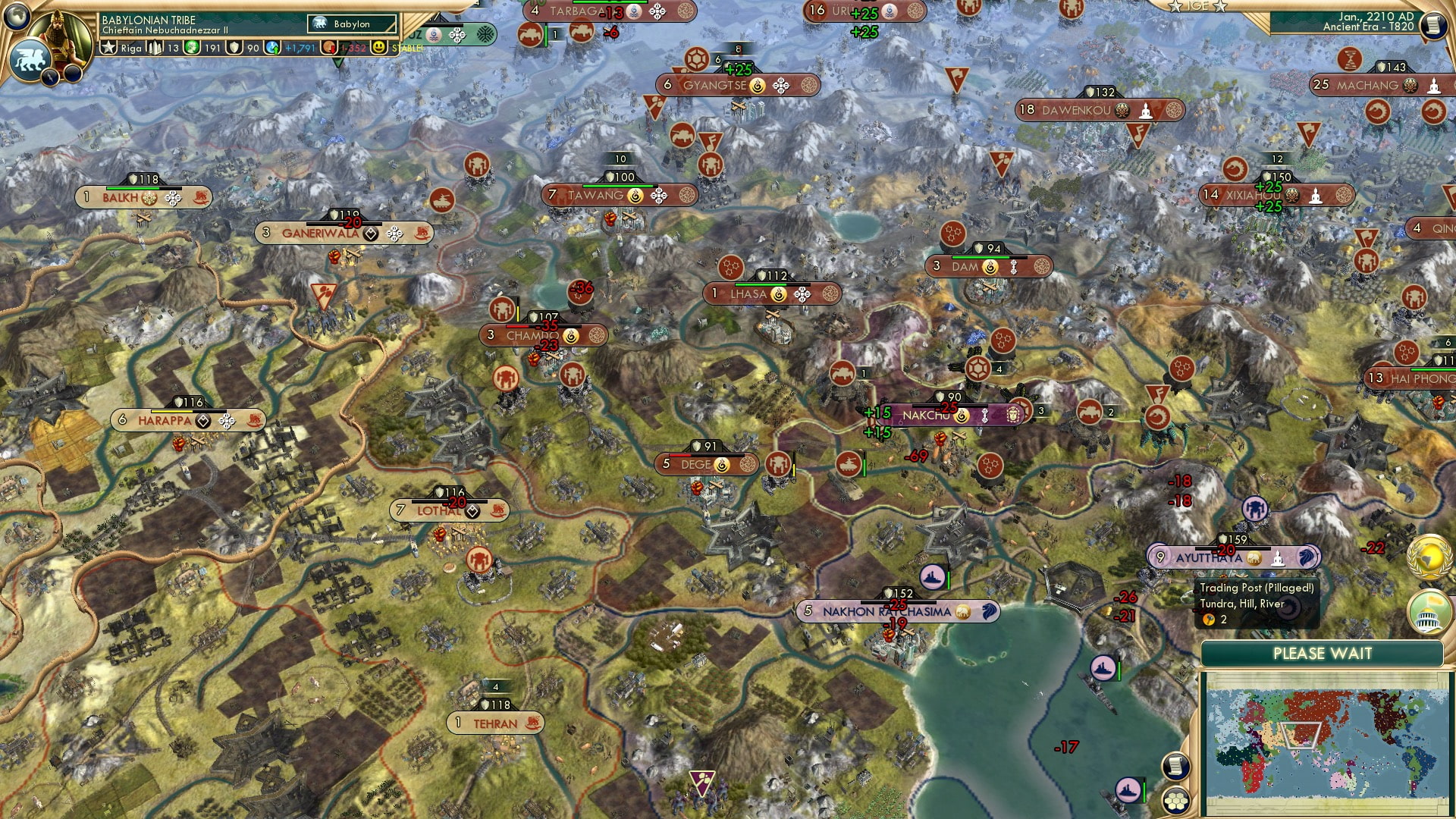
Task: Open the Babylon civilization dropdown
Action: coord(350,24)
